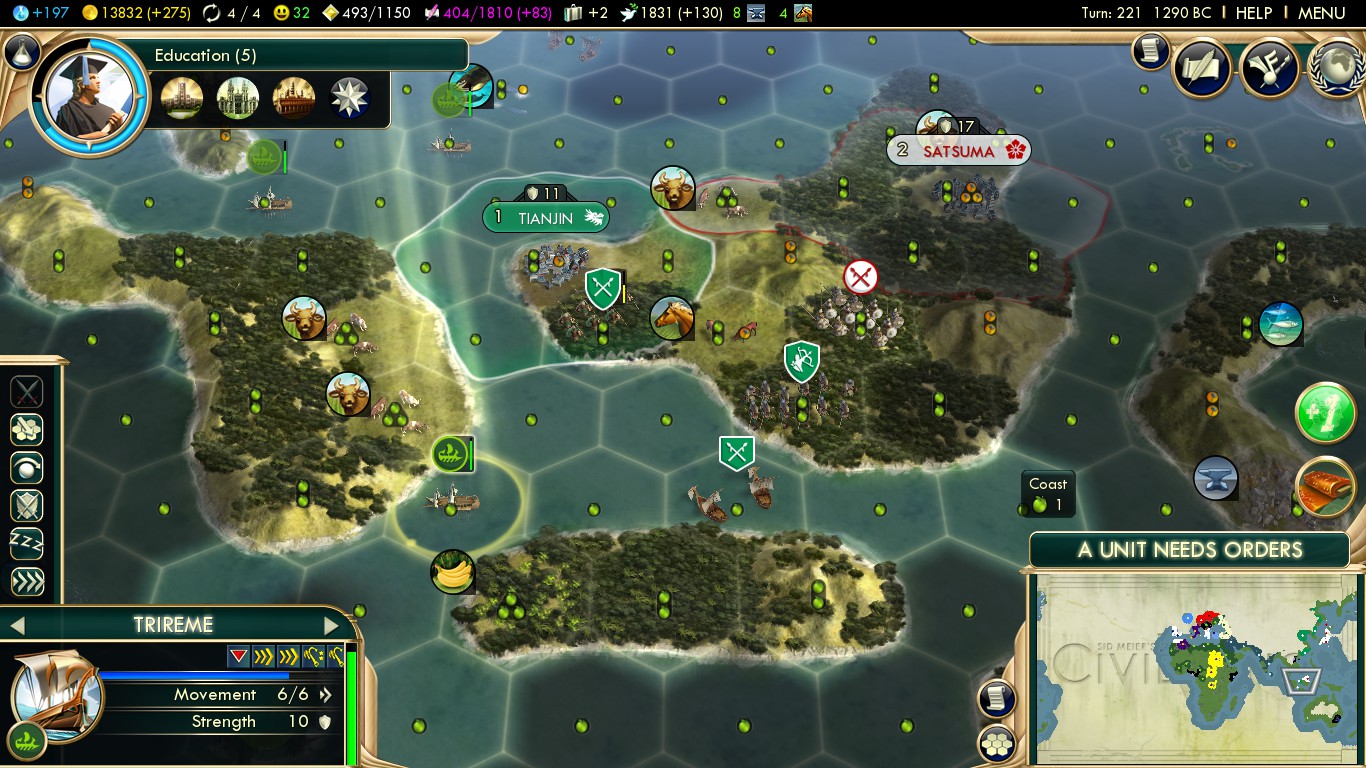The image size is (1366, 768).
Task: Click the Trireme unit portrait
Action: click(x=56, y=695)
